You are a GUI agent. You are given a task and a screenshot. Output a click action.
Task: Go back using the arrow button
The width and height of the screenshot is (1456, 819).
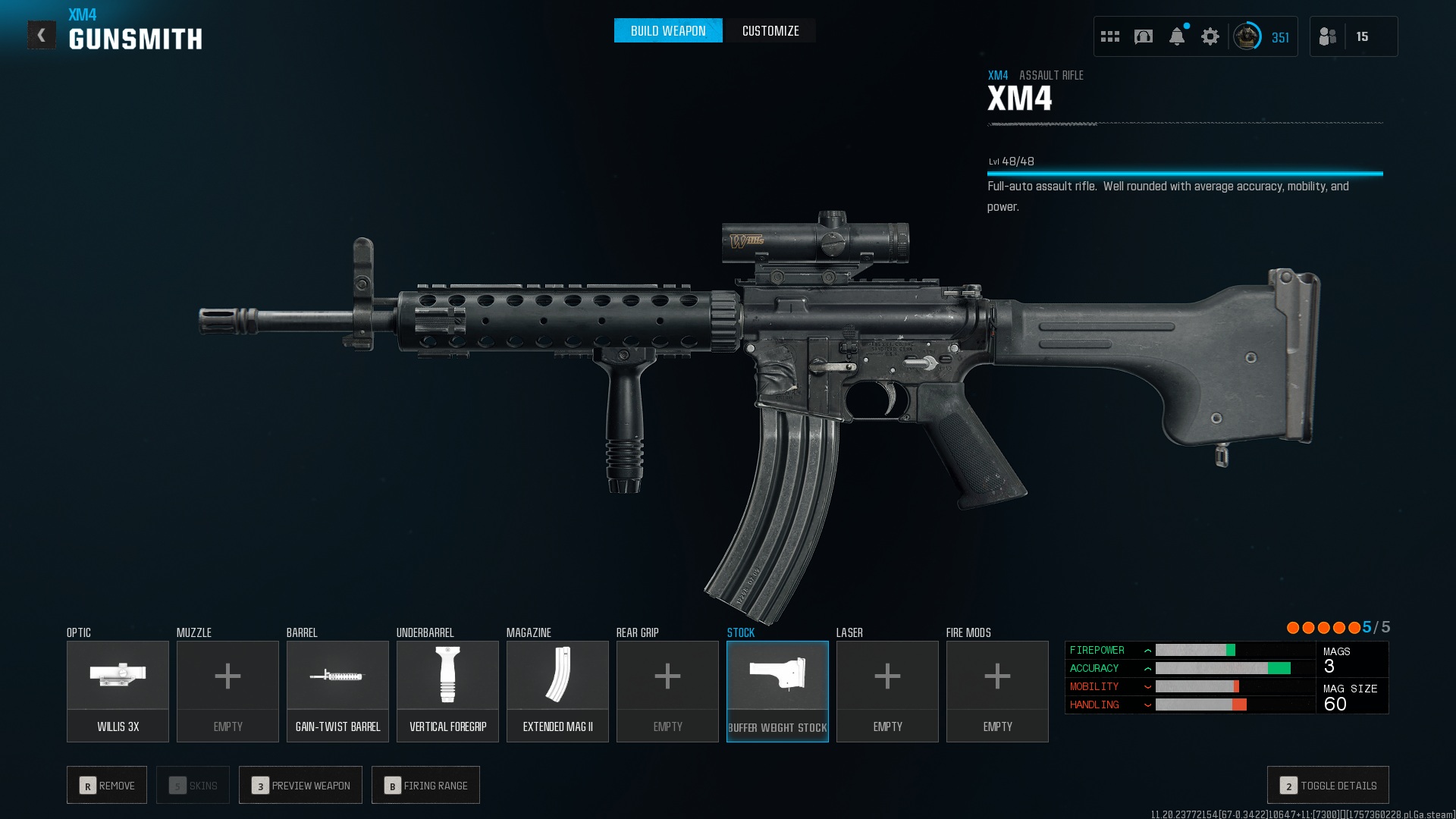pyautogui.click(x=42, y=35)
